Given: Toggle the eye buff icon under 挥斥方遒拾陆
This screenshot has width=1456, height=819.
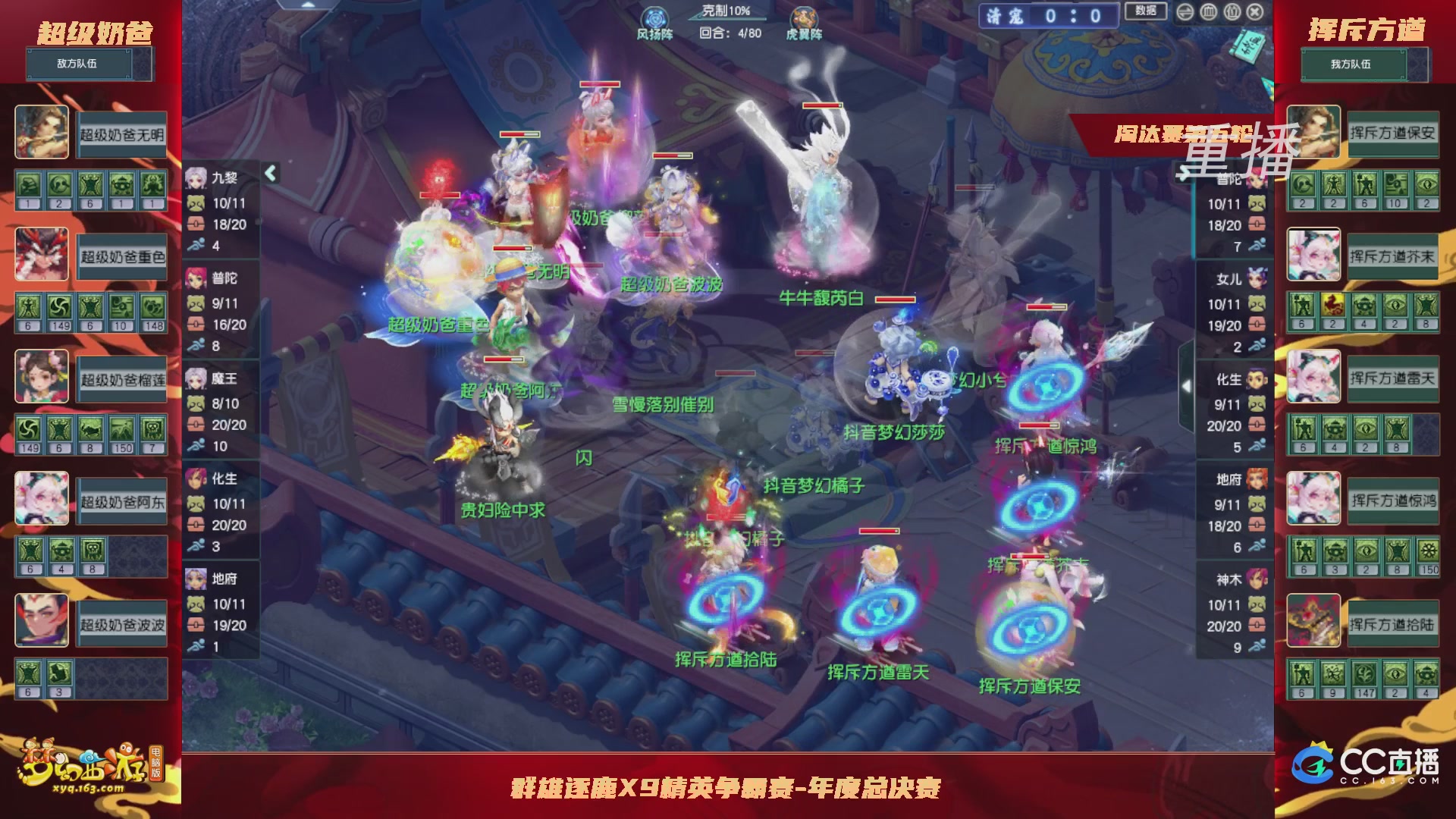Looking at the screenshot, I should tap(1396, 673).
